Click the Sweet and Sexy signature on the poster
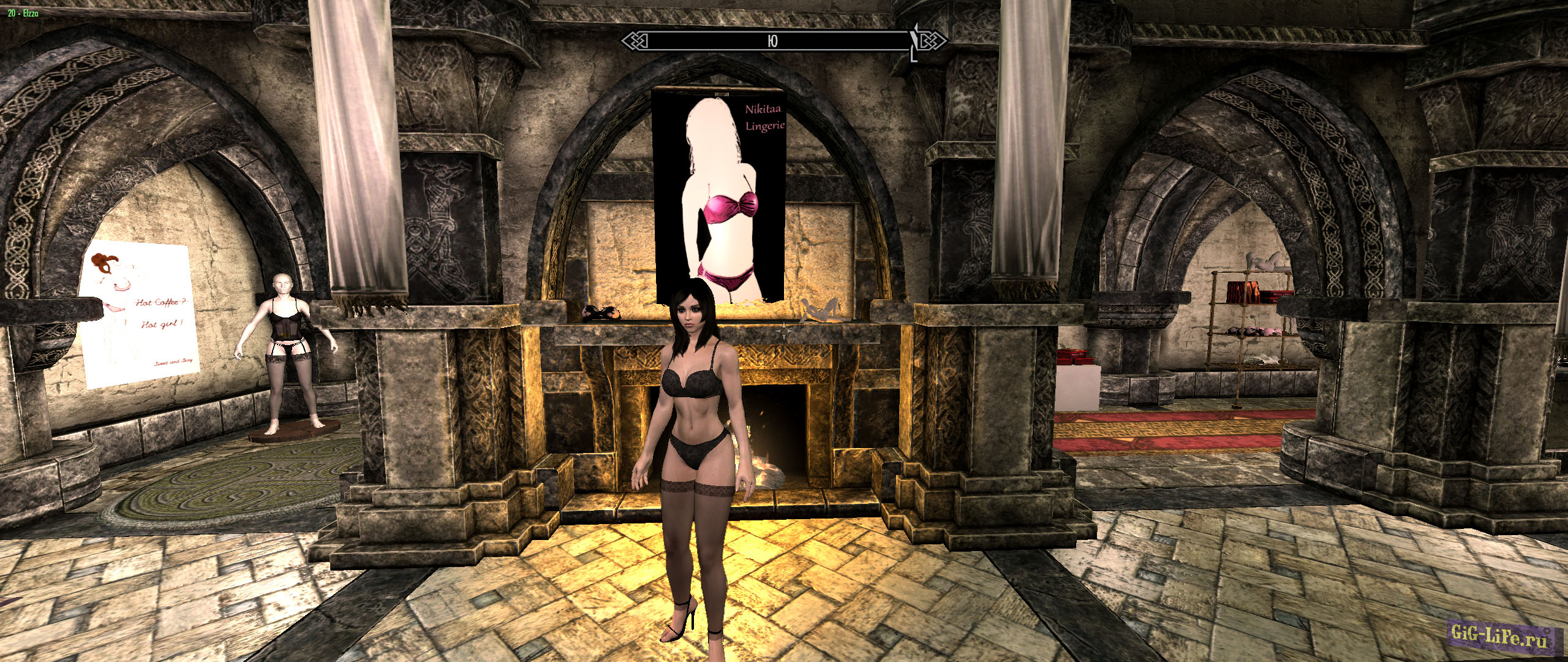1568x662 pixels. 174,362
